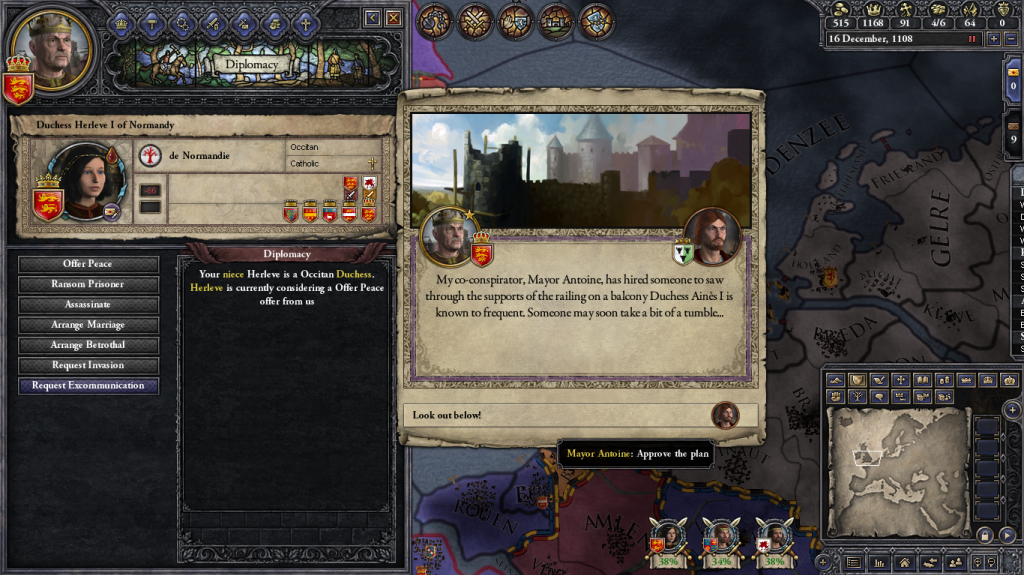Click Request Excommunication
The width and height of the screenshot is (1024, 575).
pos(88,385)
